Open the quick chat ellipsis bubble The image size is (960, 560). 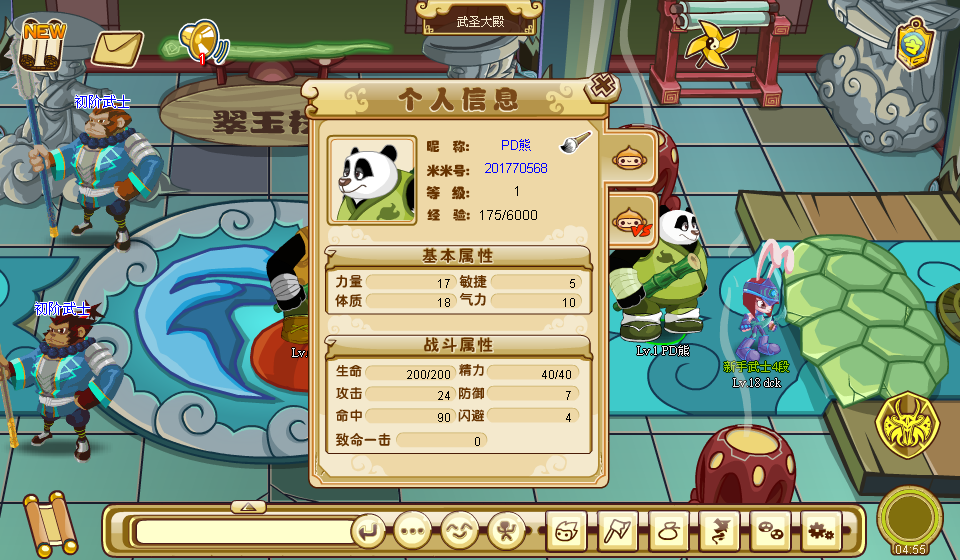click(x=412, y=530)
